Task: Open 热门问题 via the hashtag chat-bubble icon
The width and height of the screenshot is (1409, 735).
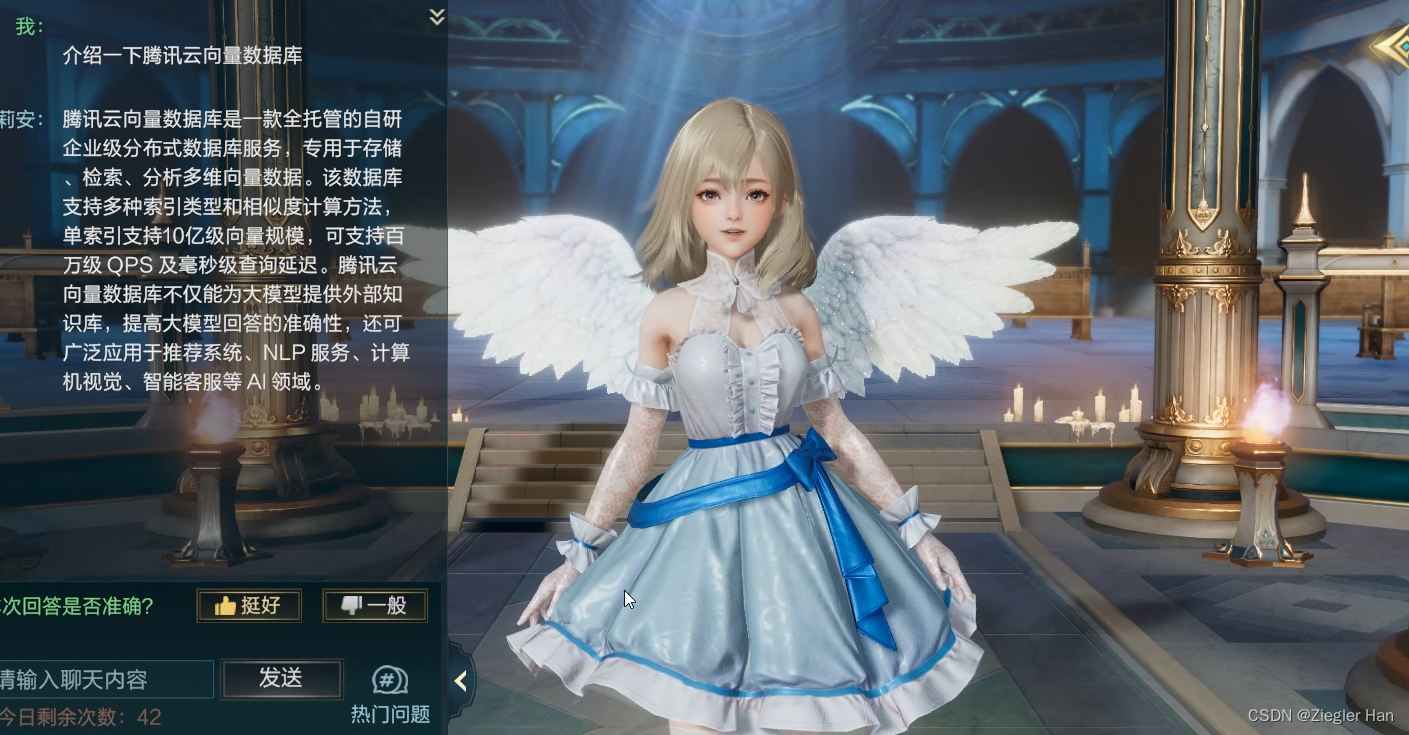Action: pos(388,679)
